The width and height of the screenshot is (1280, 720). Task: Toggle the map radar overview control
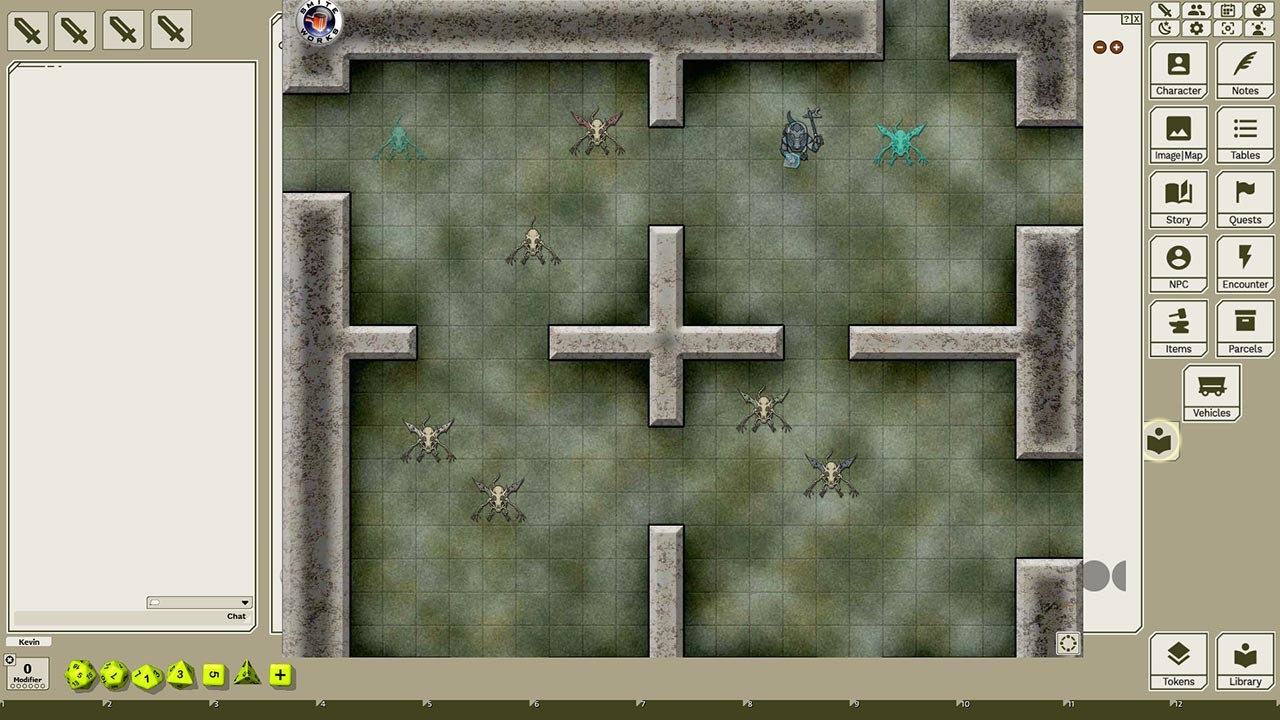click(x=1067, y=644)
